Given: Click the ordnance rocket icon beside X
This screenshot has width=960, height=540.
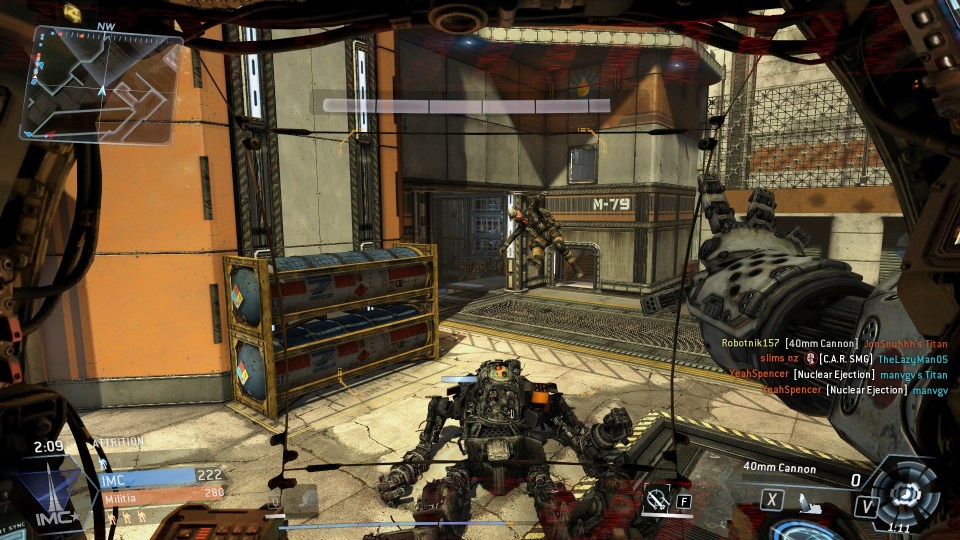Looking at the screenshot, I should [x=808, y=498].
